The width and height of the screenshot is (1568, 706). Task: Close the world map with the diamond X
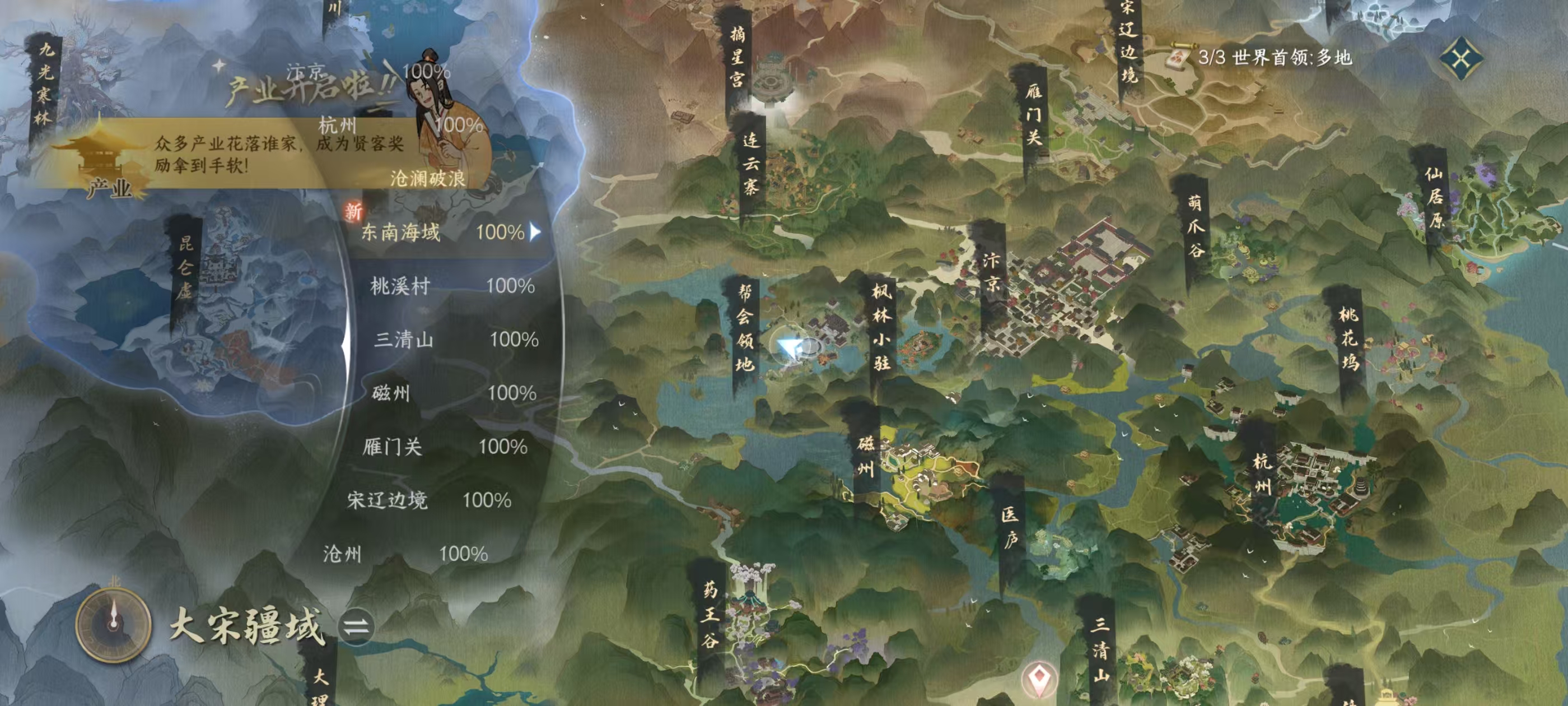1461,58
